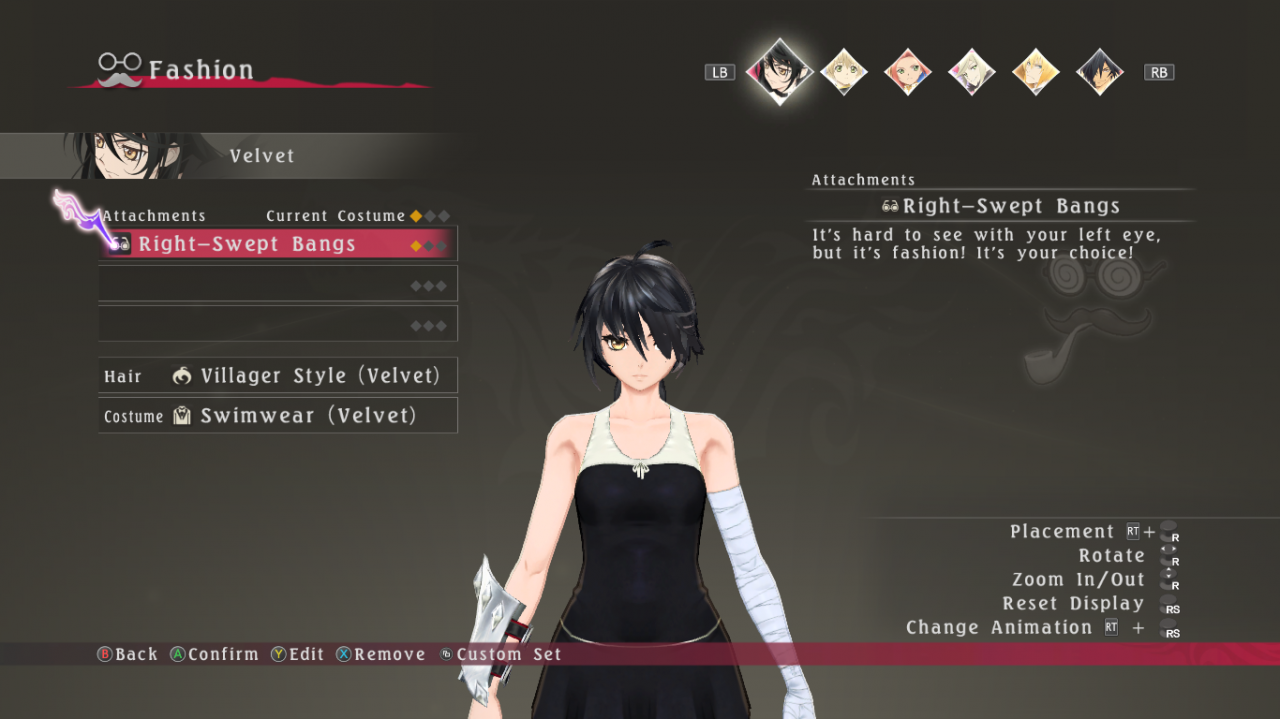This screenshot has height=719, width=1280.
Task: Select the Right-Swept Bangs attachment row
Action: point(278,244)
